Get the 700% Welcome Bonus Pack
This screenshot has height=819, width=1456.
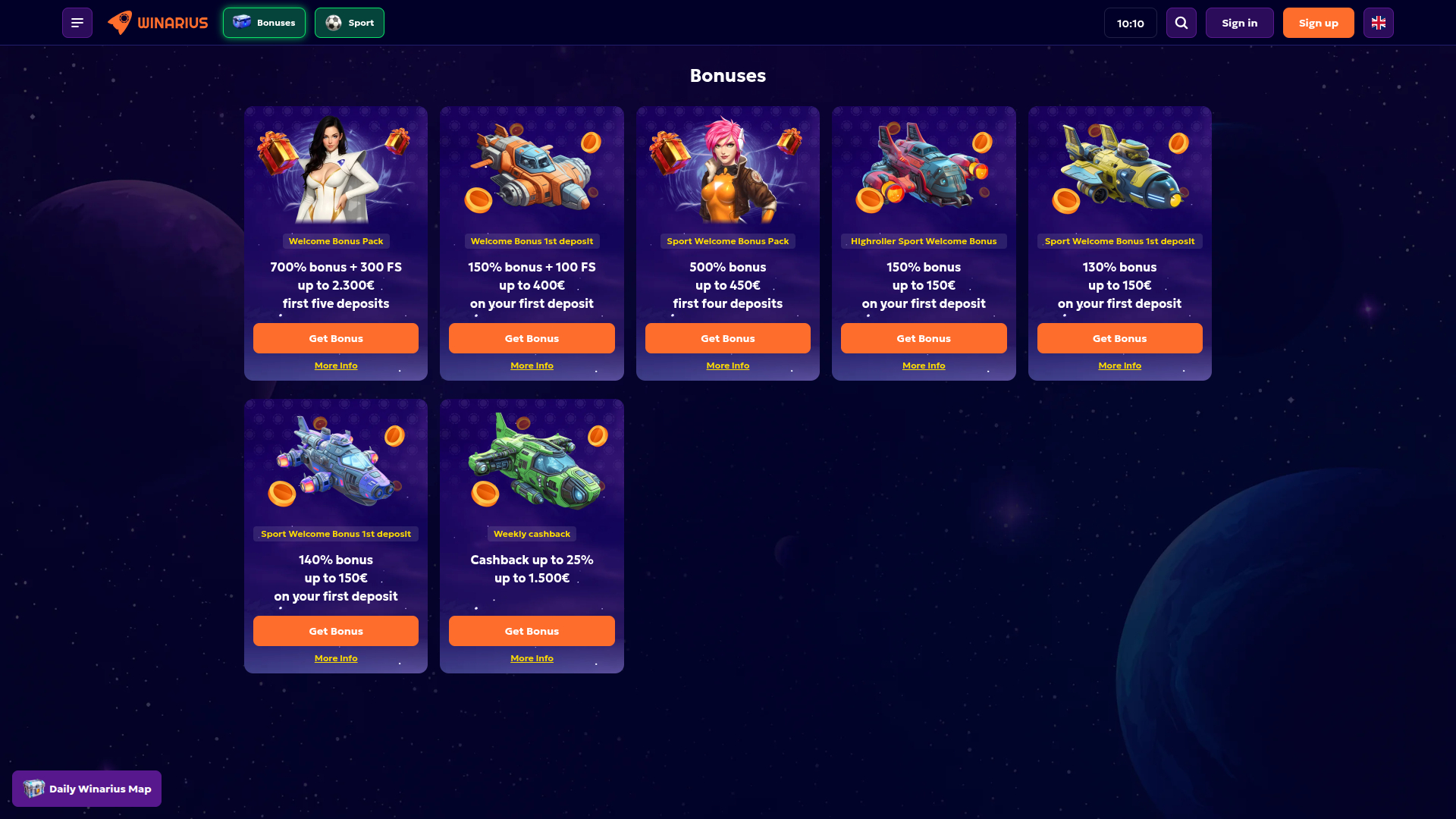click(335, 337)
